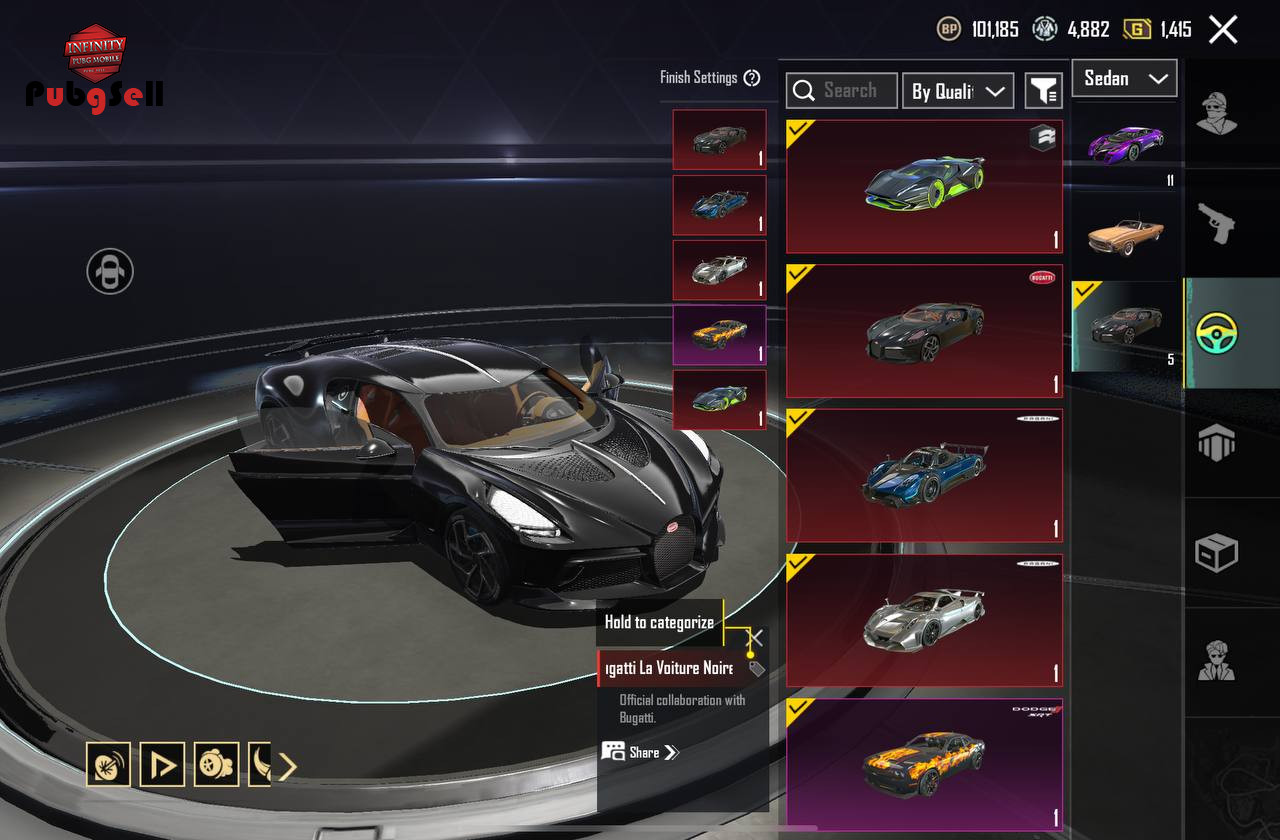
Task: Show more emote actions with arrow
Action: pos(287,766)
